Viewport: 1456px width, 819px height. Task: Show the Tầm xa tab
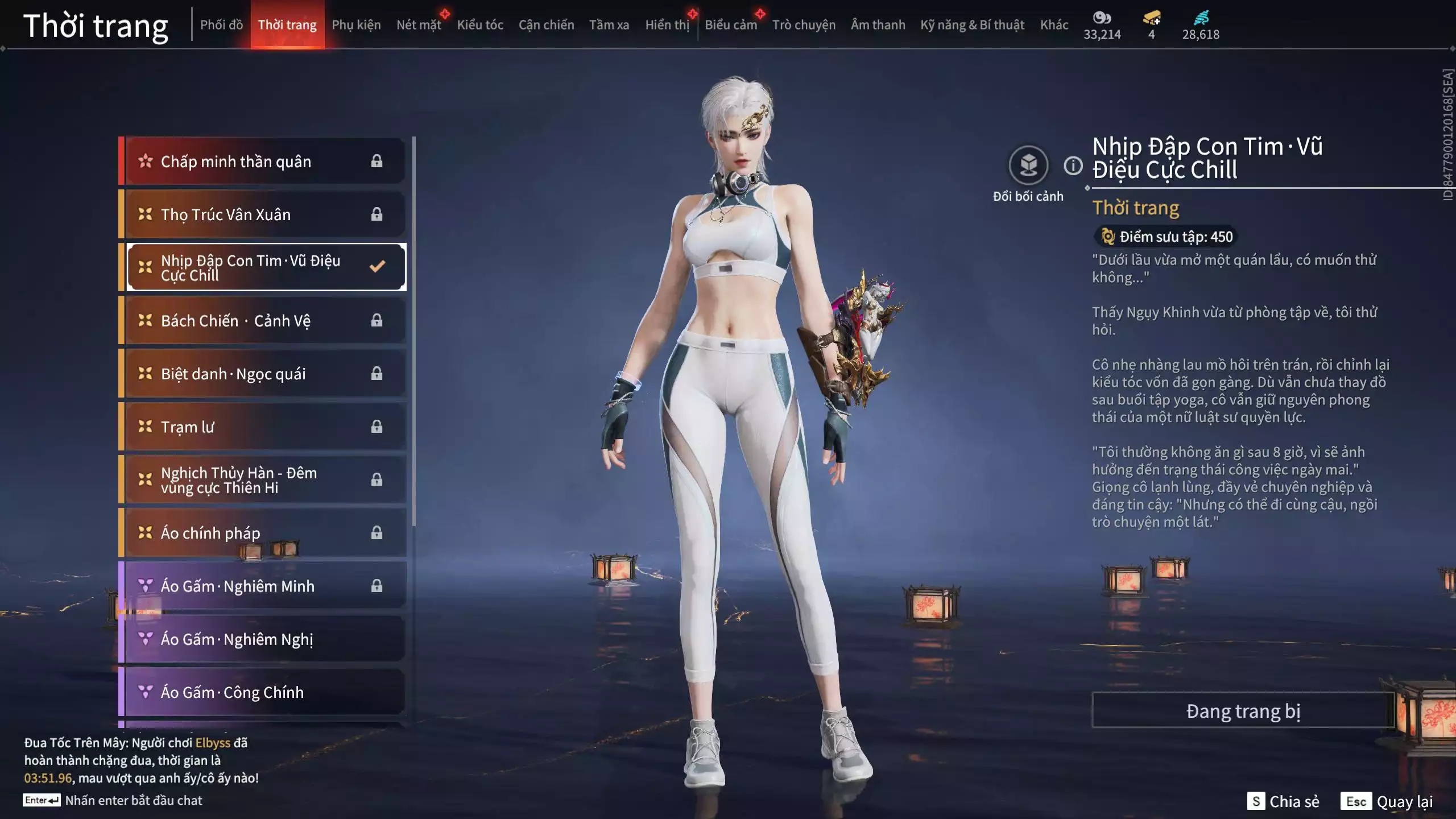609,25
